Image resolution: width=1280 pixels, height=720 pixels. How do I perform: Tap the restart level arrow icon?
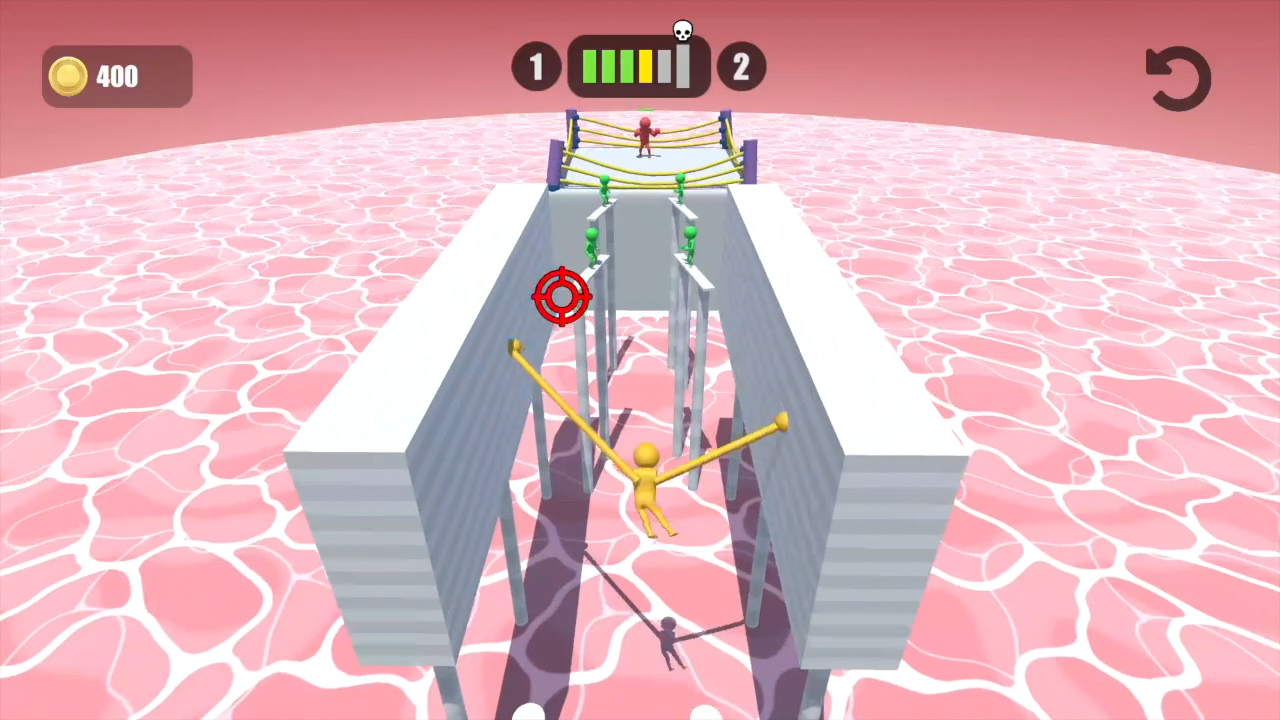click(1178, 78)
